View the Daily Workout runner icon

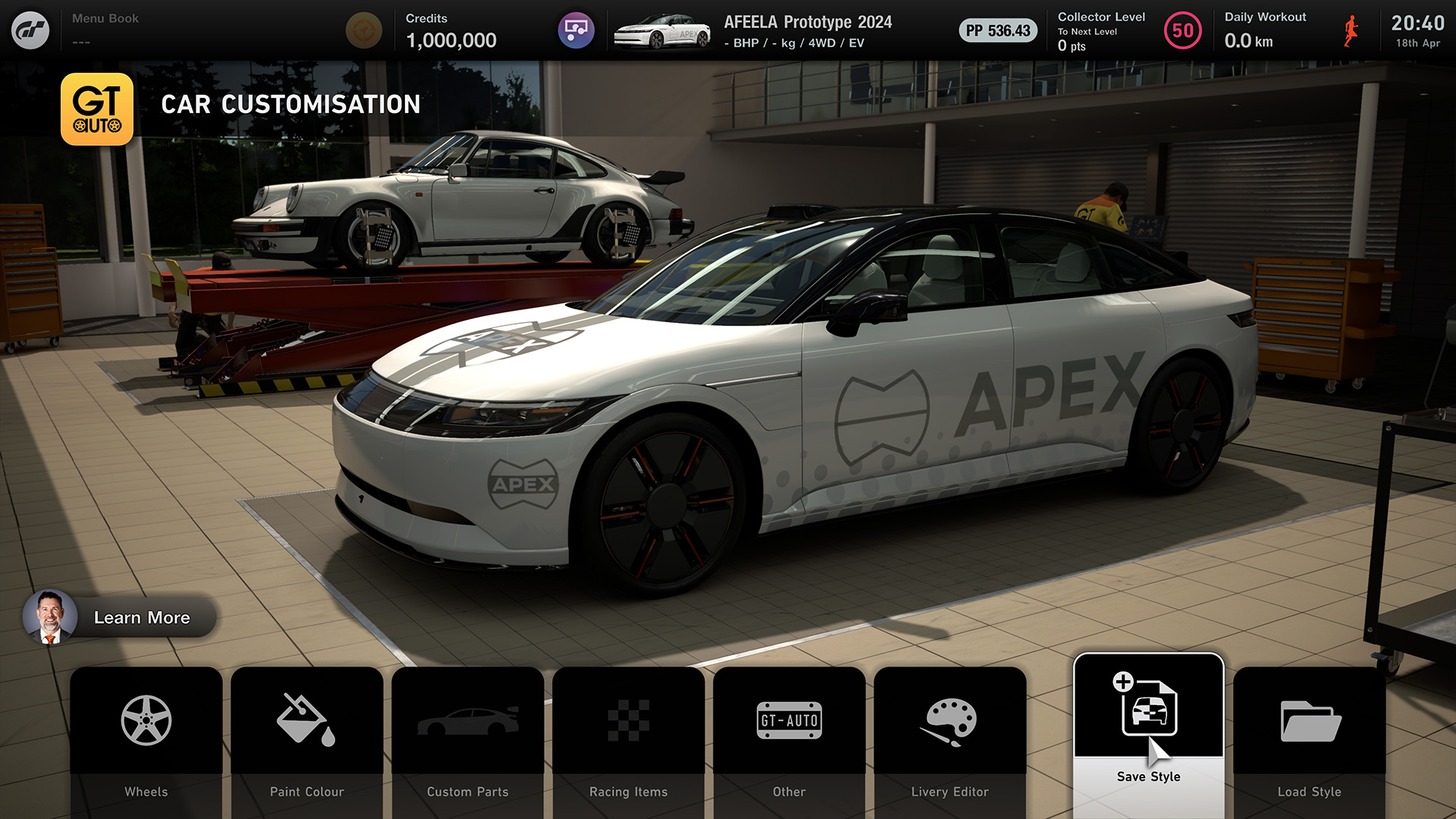coord(1351,31)
